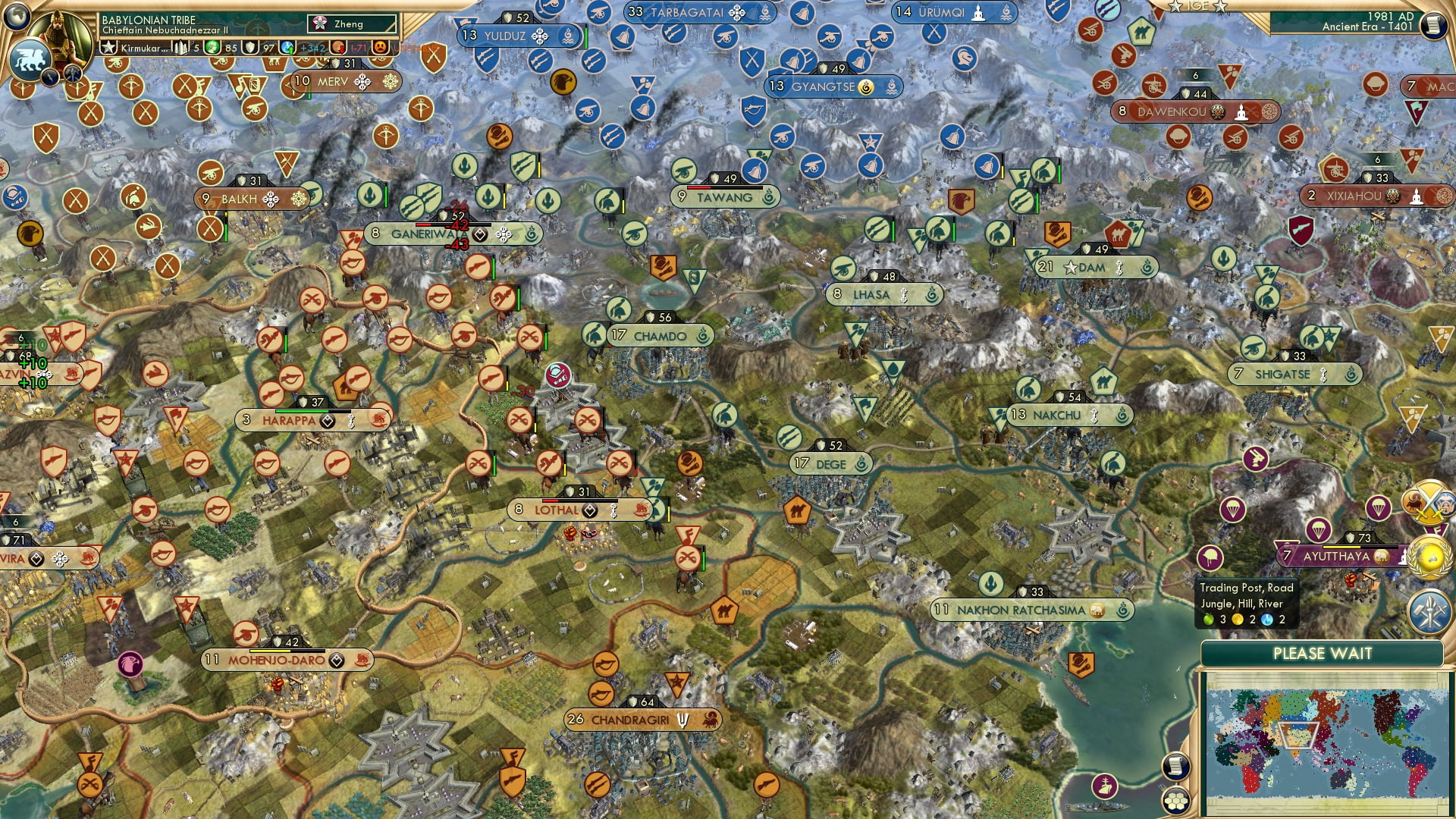This screenshot has width=1456, height=819.
Task: Toggle the globe overlay in the top-left
Action: [17, 17]
